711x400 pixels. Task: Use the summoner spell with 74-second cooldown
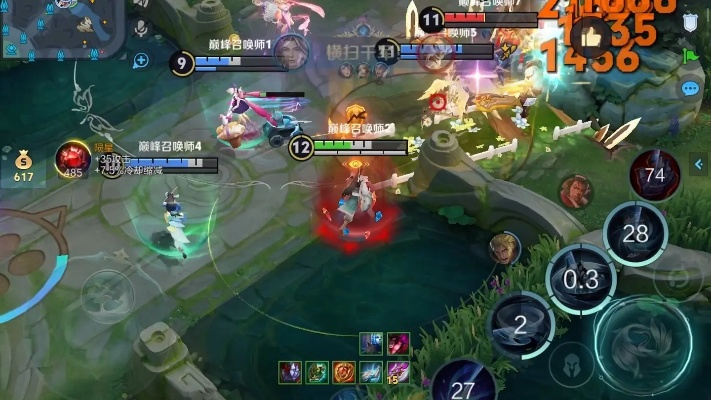[655, 175]
